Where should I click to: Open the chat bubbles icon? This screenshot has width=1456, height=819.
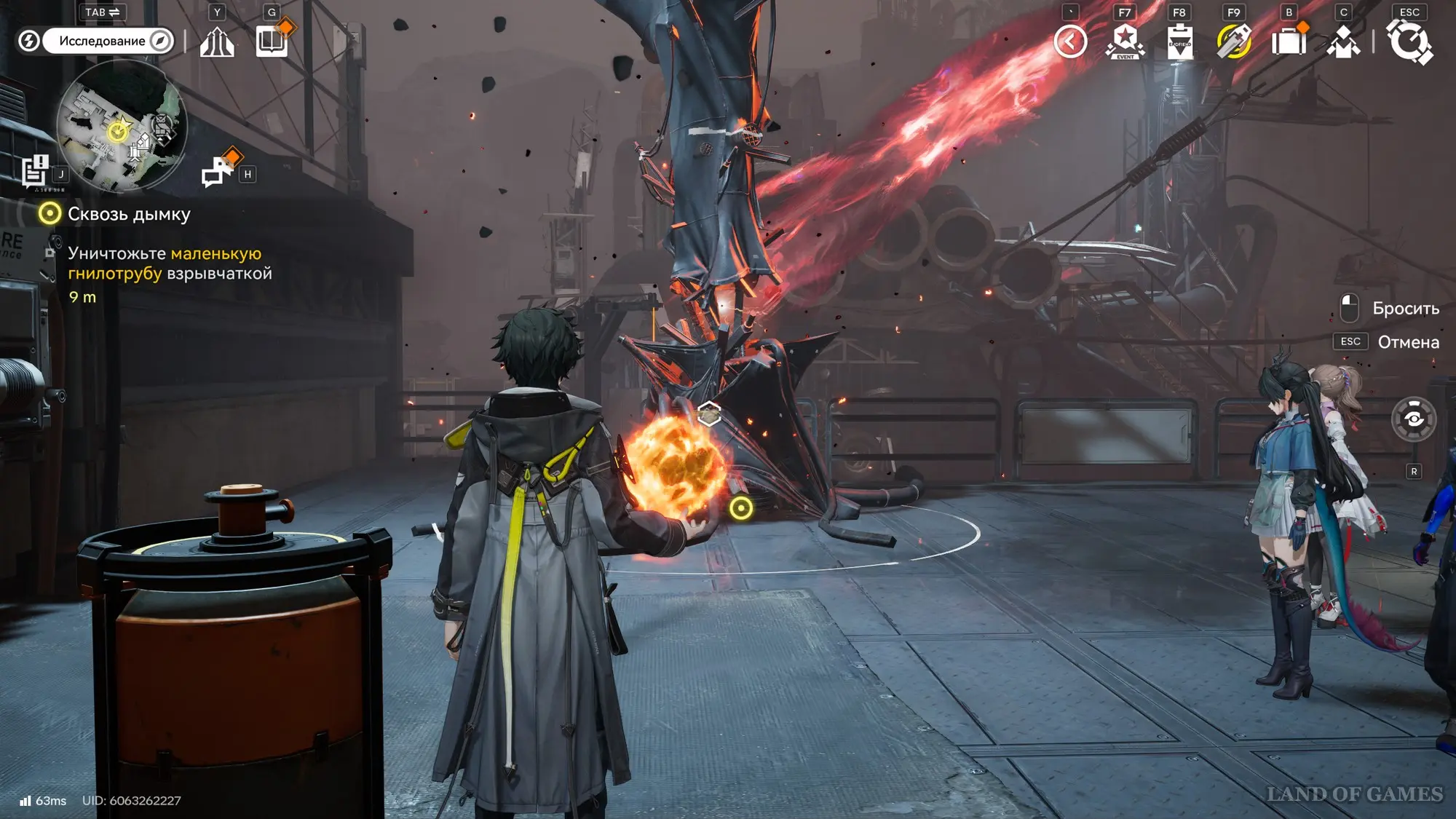pyautogui.click(x=218, y=172)
